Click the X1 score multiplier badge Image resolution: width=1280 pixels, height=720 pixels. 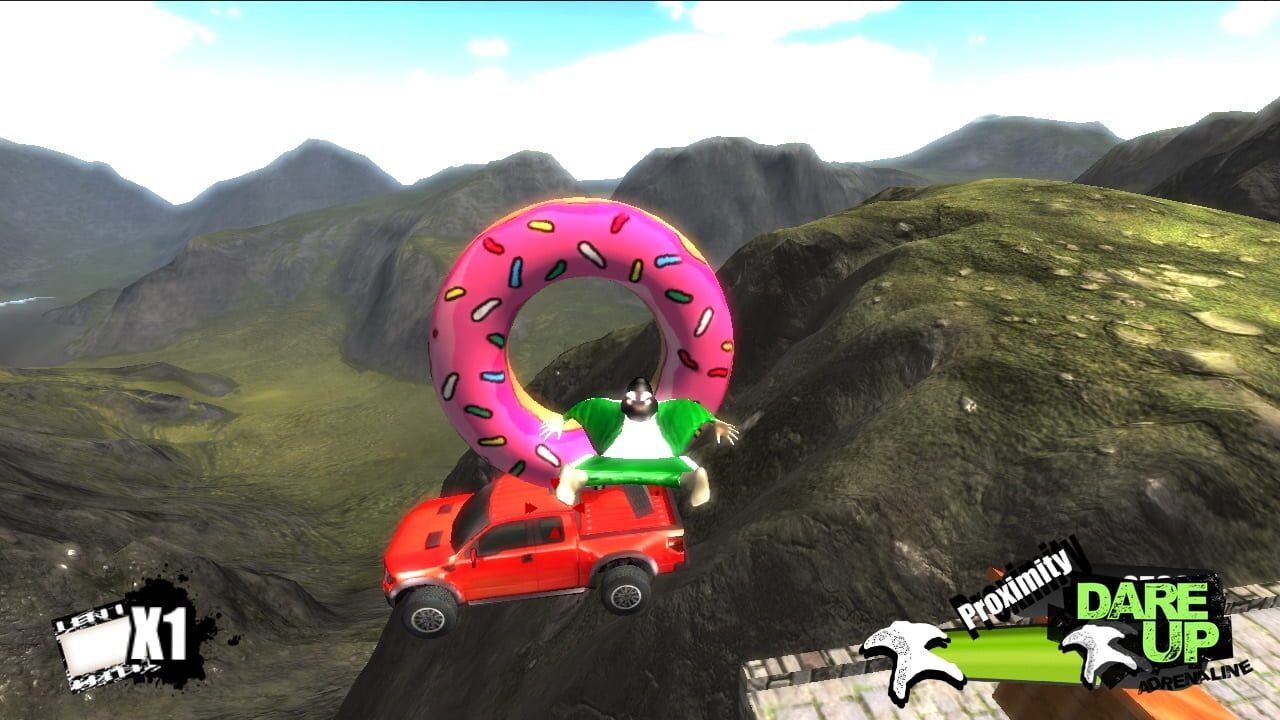coord(157,633)
